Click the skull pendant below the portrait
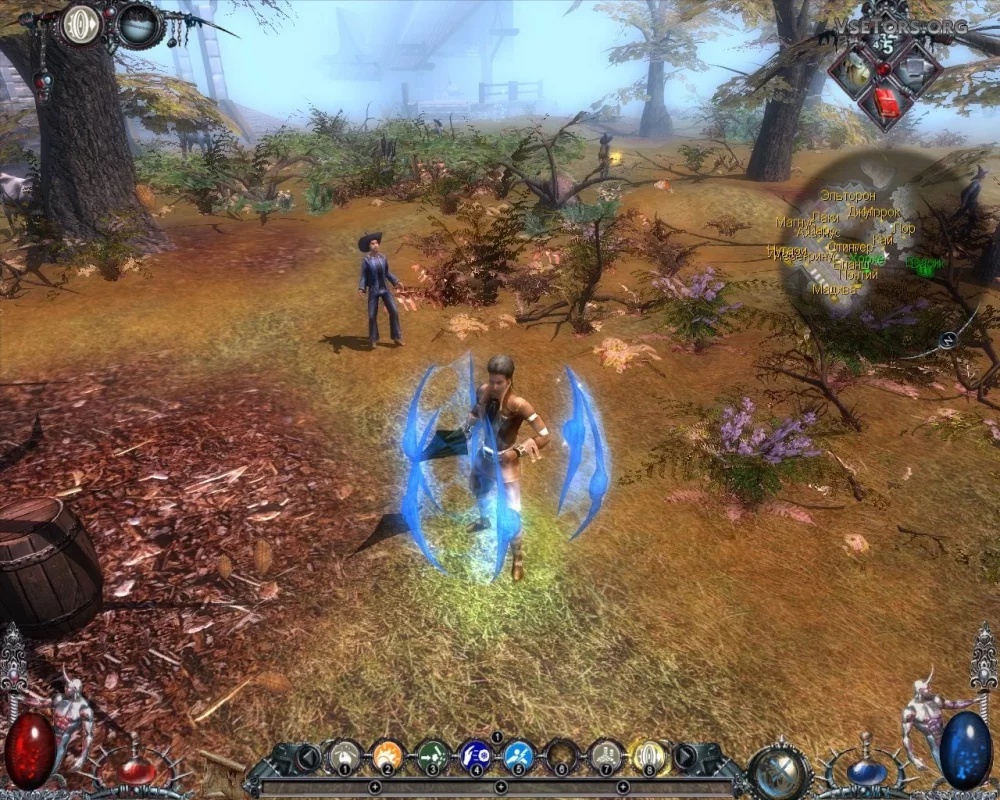 point(43,84)
